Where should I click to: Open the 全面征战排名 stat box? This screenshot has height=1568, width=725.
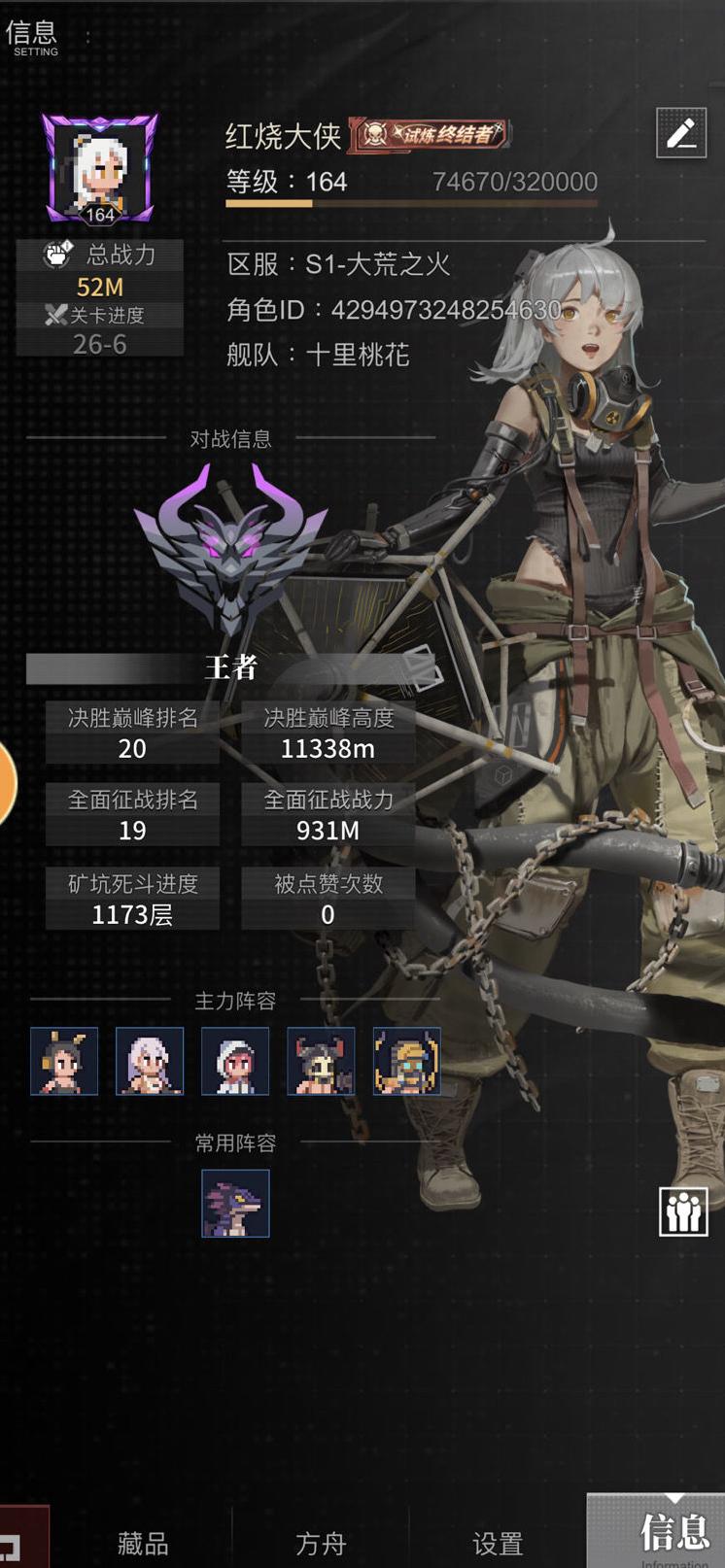tap(132, 815)
